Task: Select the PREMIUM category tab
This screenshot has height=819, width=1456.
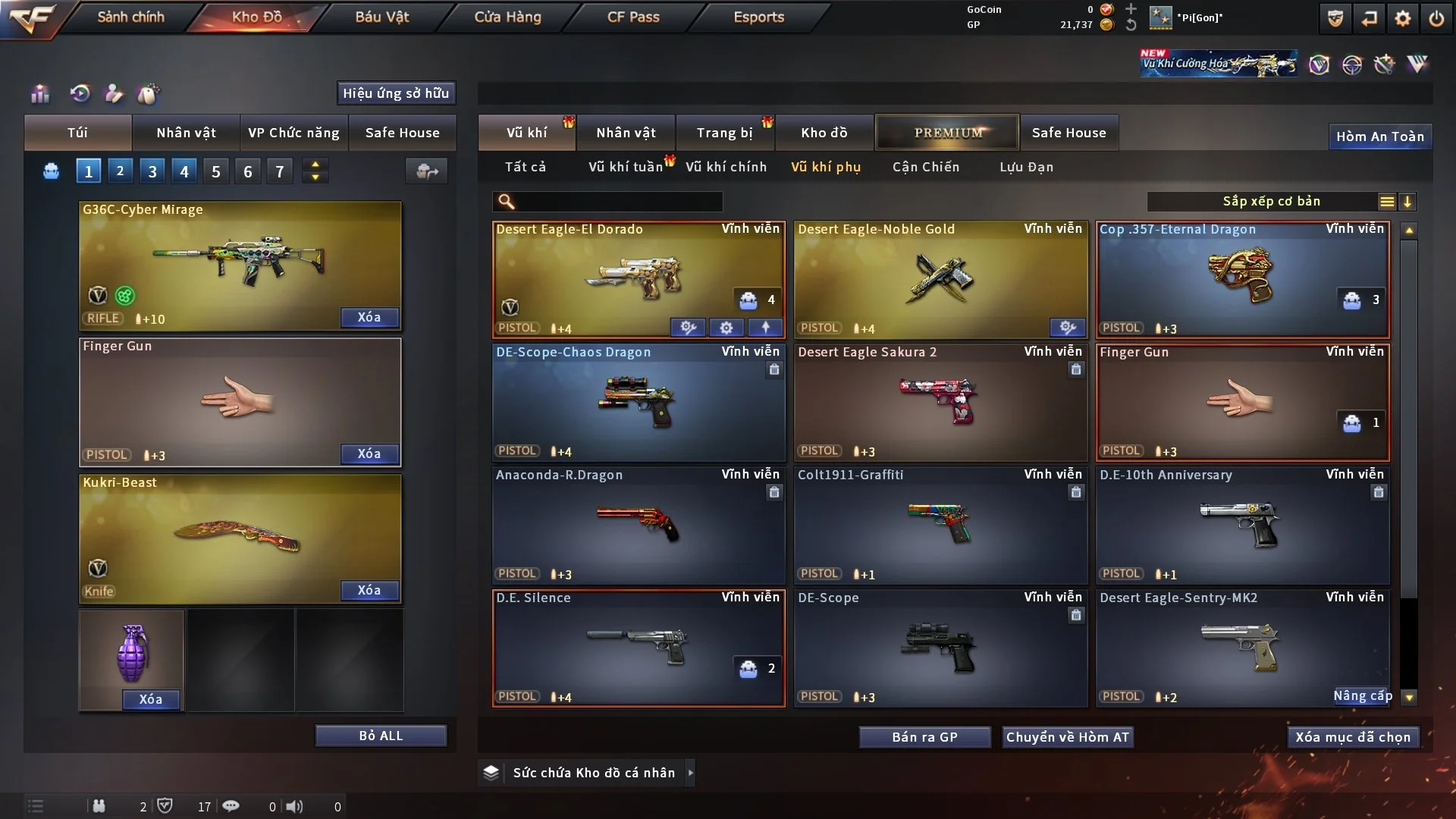Action: pos(948,133)
